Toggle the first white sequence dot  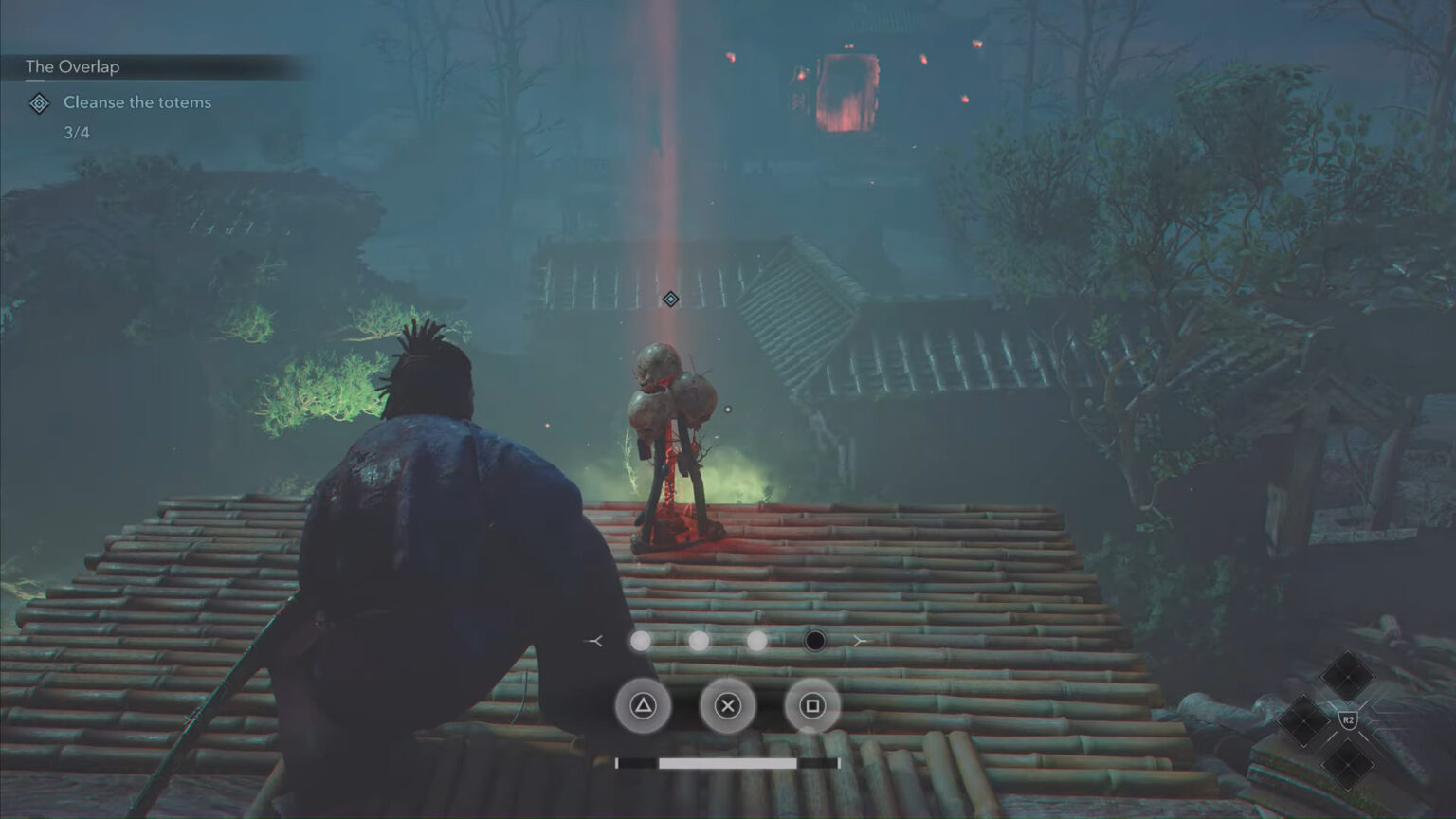tap(640, 641)
